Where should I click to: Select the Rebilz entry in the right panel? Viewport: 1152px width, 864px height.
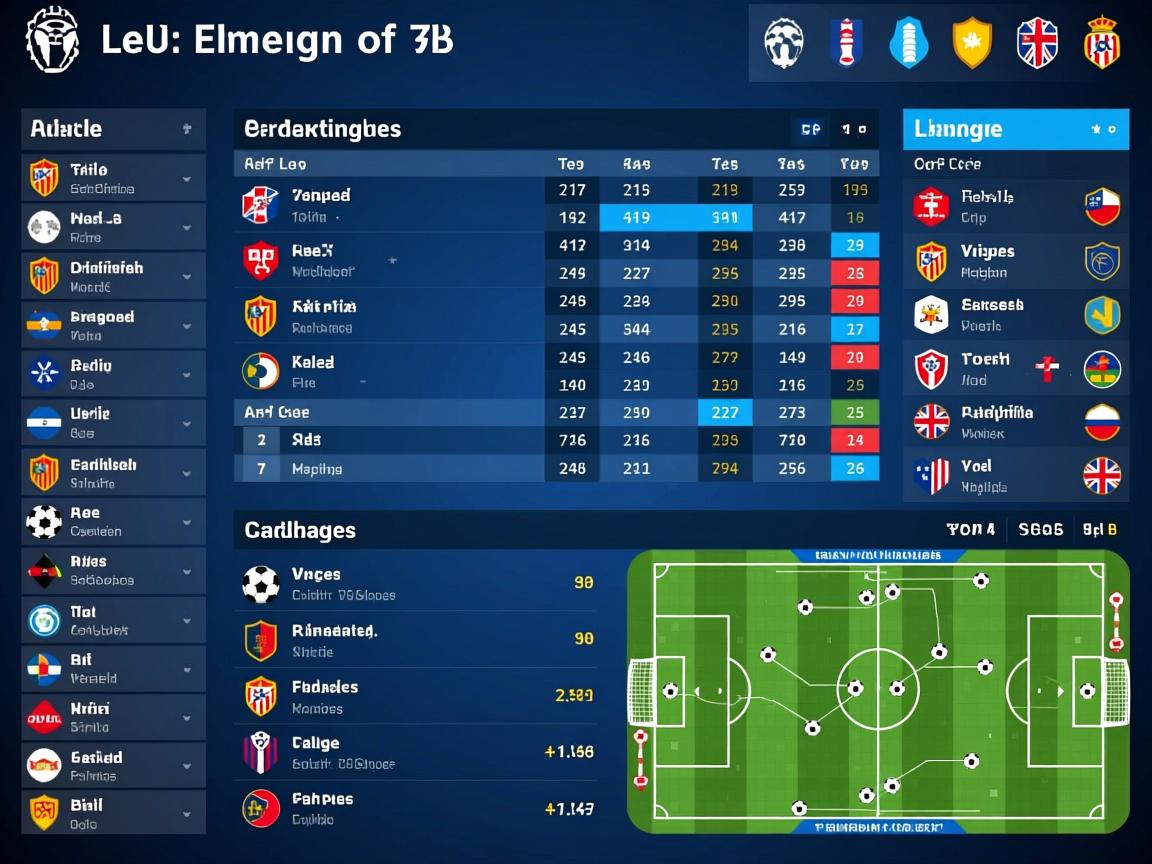click(1015, 206)
